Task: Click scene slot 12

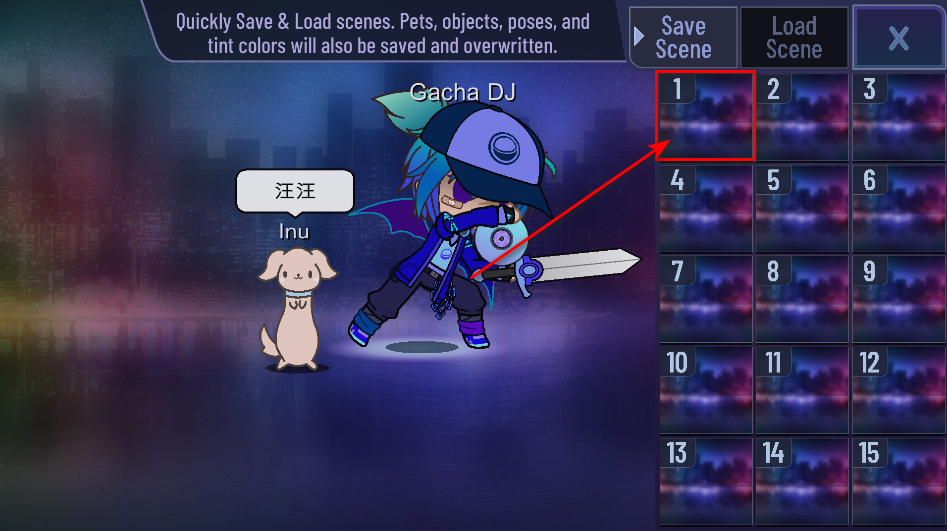Action: pyautogui.click(x=897, y=389)
